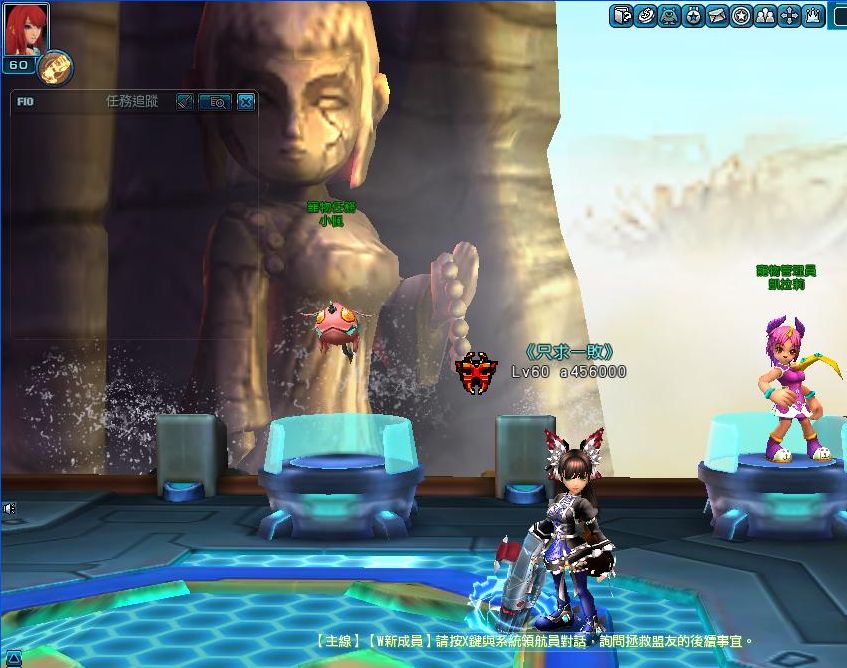Image resolution: width=847 pixels, height=668 pixels.
Task: Open the golden fist emblem beside the portrait
Action: point(54,67)
